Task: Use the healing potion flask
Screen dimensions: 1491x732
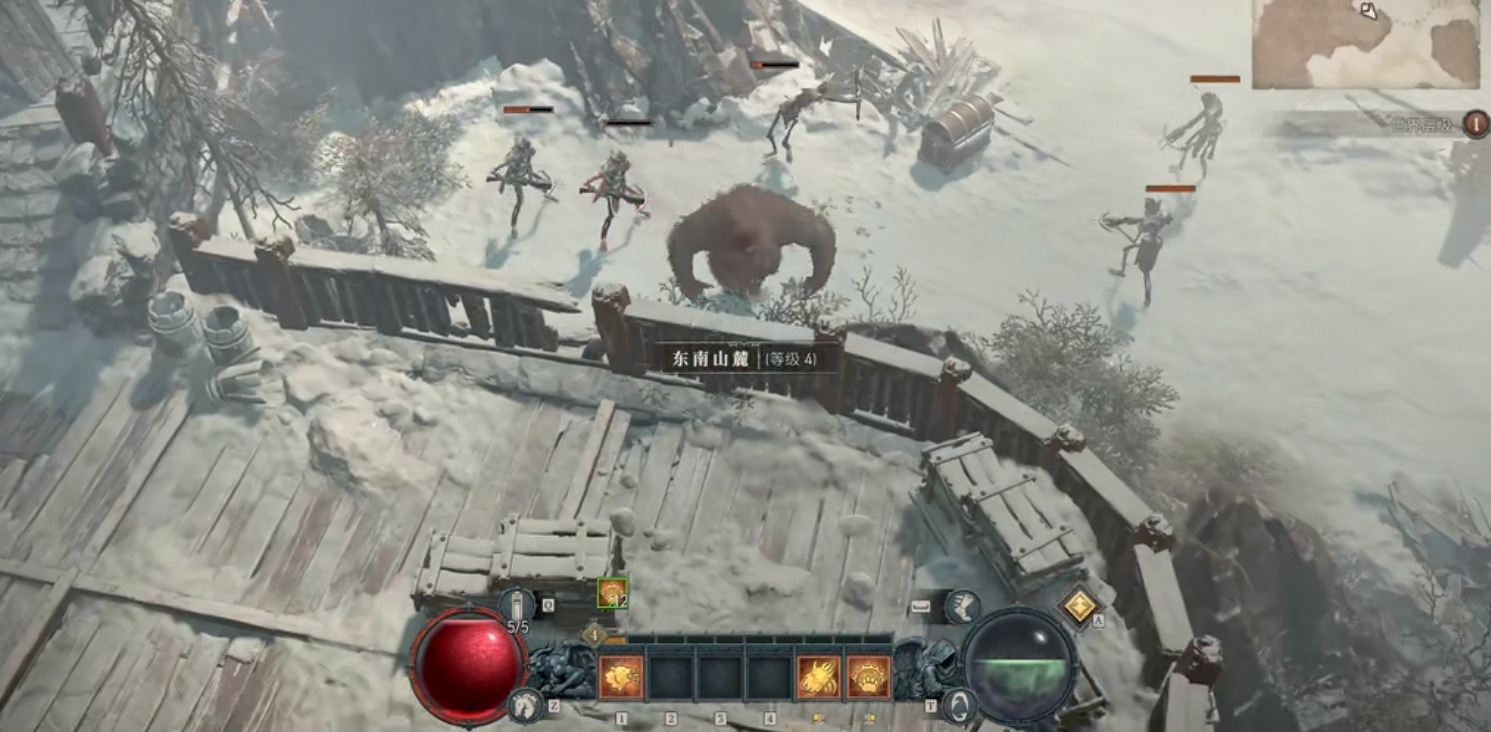Action: click(x=517, y=606)
